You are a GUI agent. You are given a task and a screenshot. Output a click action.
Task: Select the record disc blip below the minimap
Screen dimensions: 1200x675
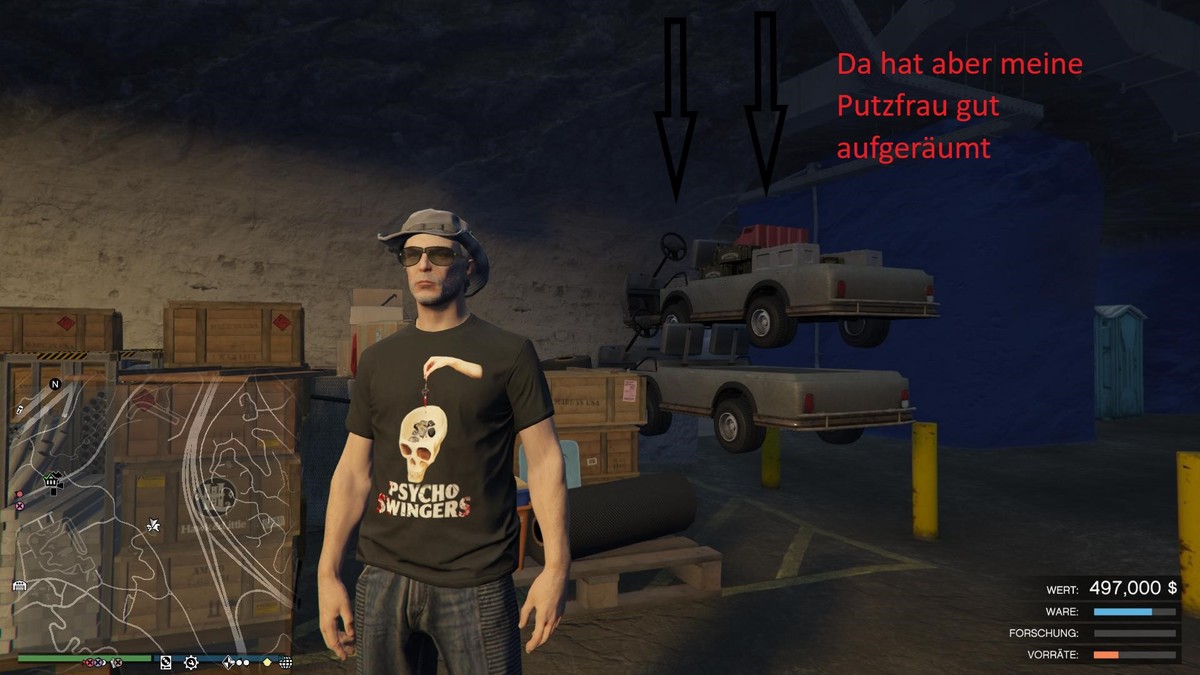(165, 662)
